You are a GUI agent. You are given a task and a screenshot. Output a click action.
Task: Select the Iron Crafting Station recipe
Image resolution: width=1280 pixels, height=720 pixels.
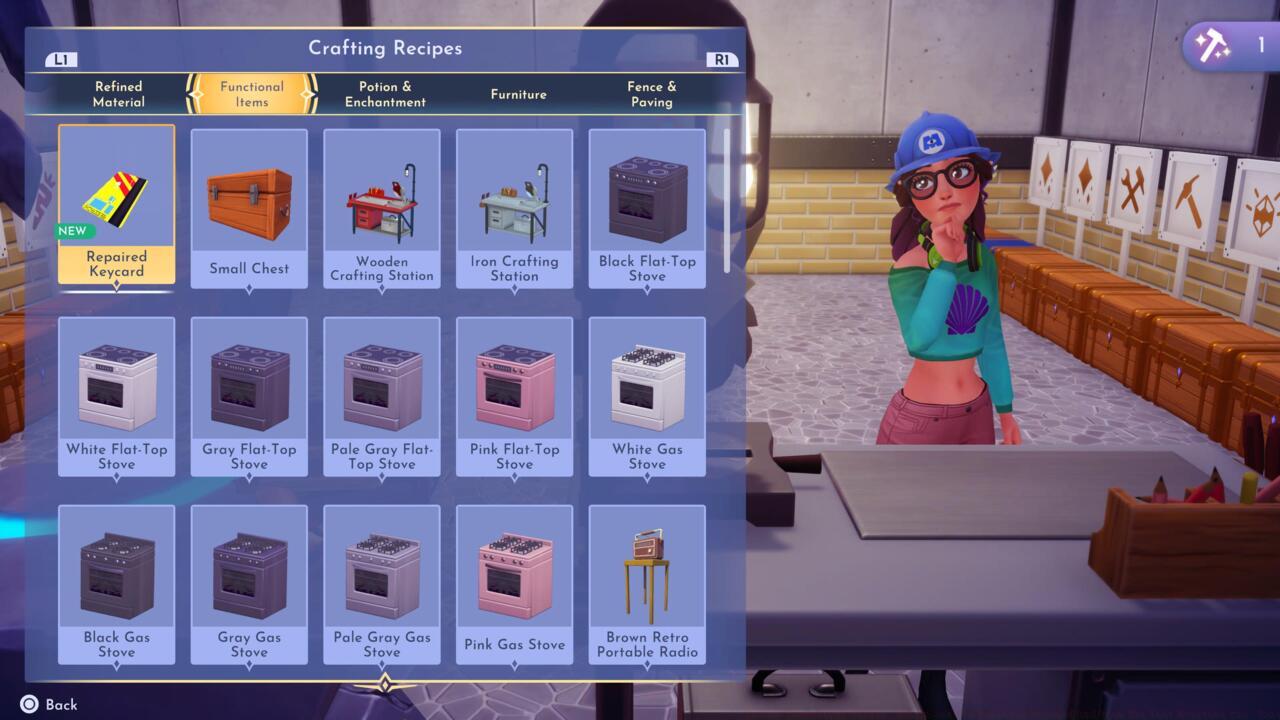pyautogui.click(x=514, y=195)
